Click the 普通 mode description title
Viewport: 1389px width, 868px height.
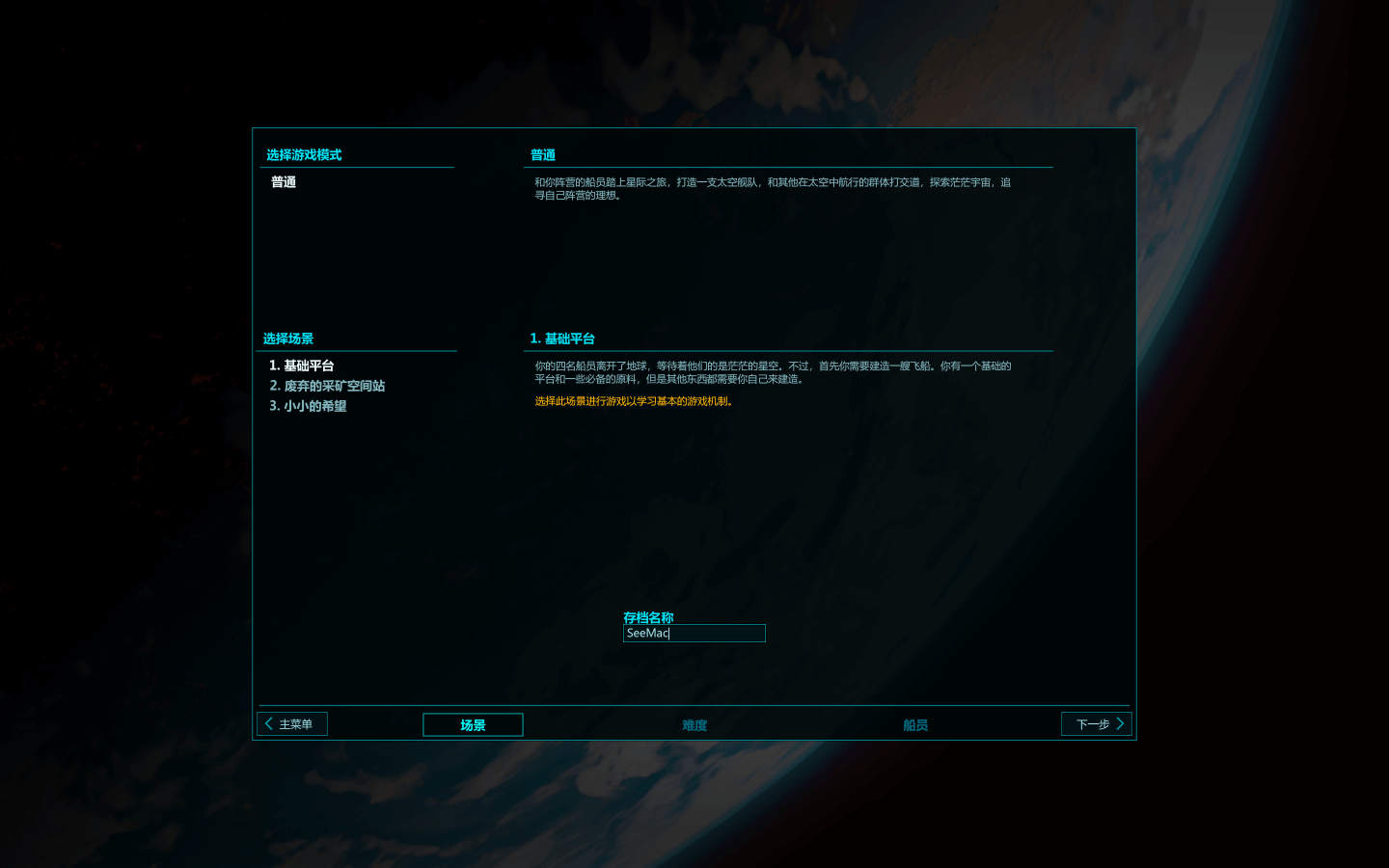541,154
